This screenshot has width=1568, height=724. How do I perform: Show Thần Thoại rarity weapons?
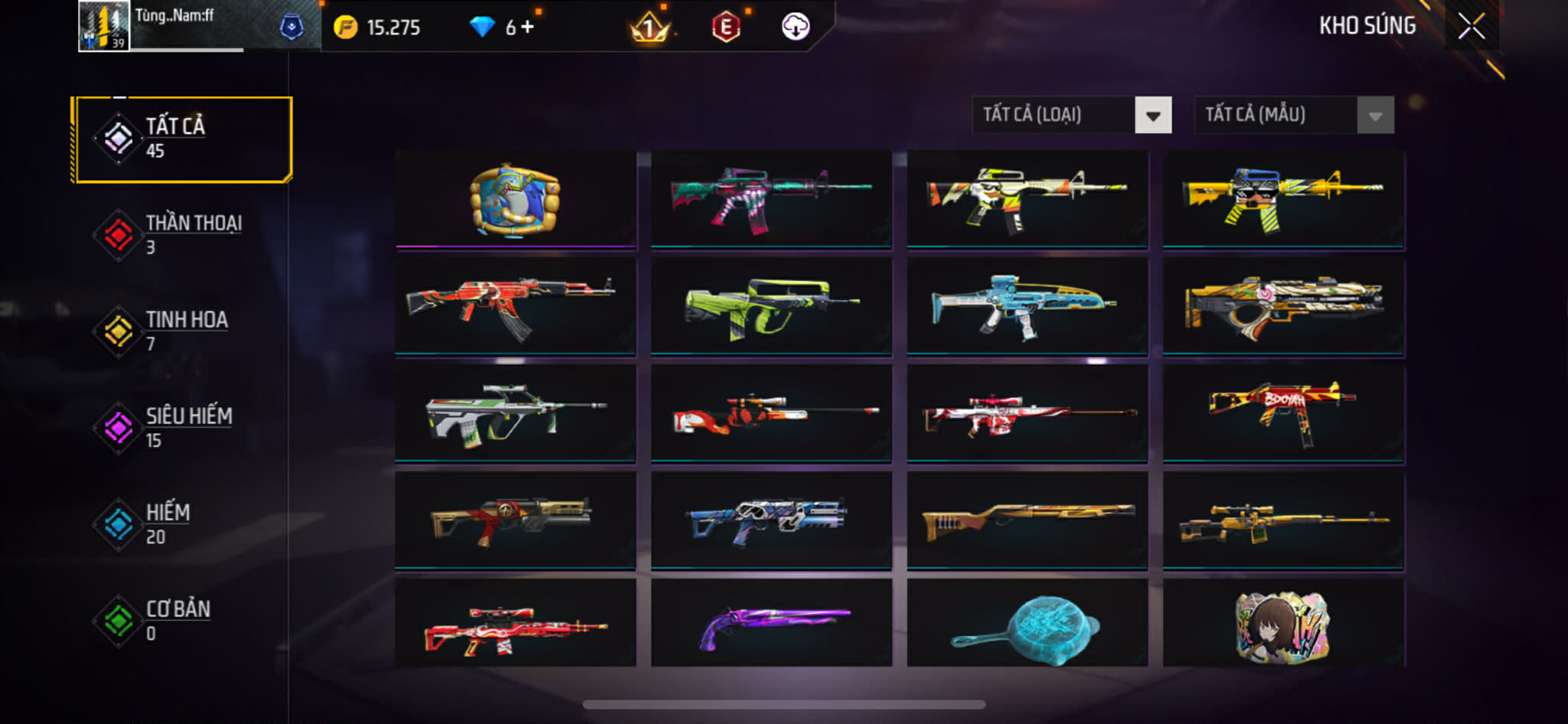pos(182,235)
